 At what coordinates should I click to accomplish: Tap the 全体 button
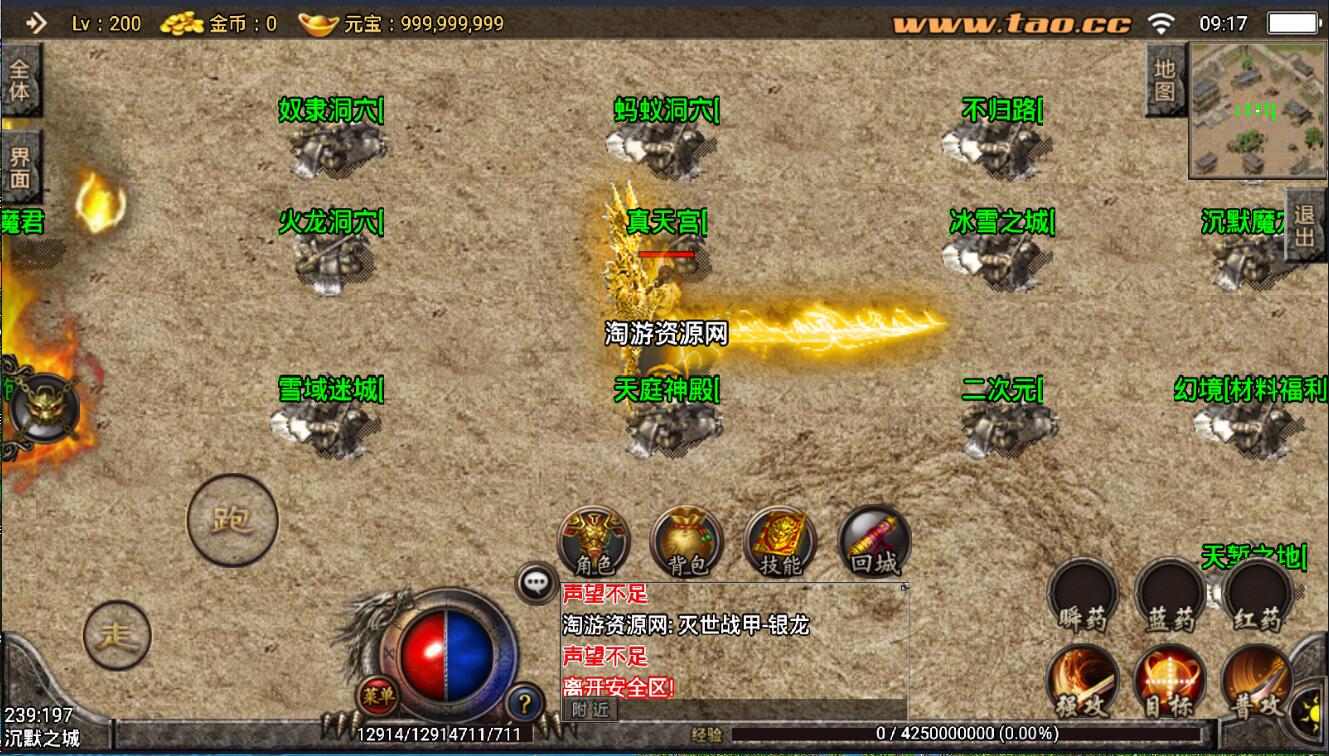point(20,81)
